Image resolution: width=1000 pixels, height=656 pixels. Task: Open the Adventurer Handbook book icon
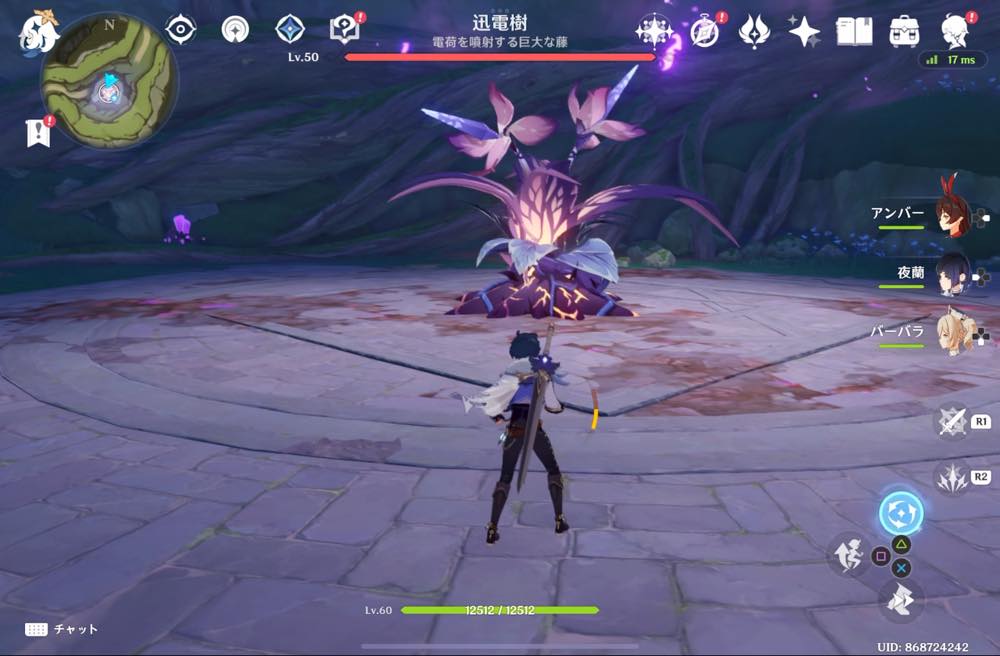[x=854, y=32]
